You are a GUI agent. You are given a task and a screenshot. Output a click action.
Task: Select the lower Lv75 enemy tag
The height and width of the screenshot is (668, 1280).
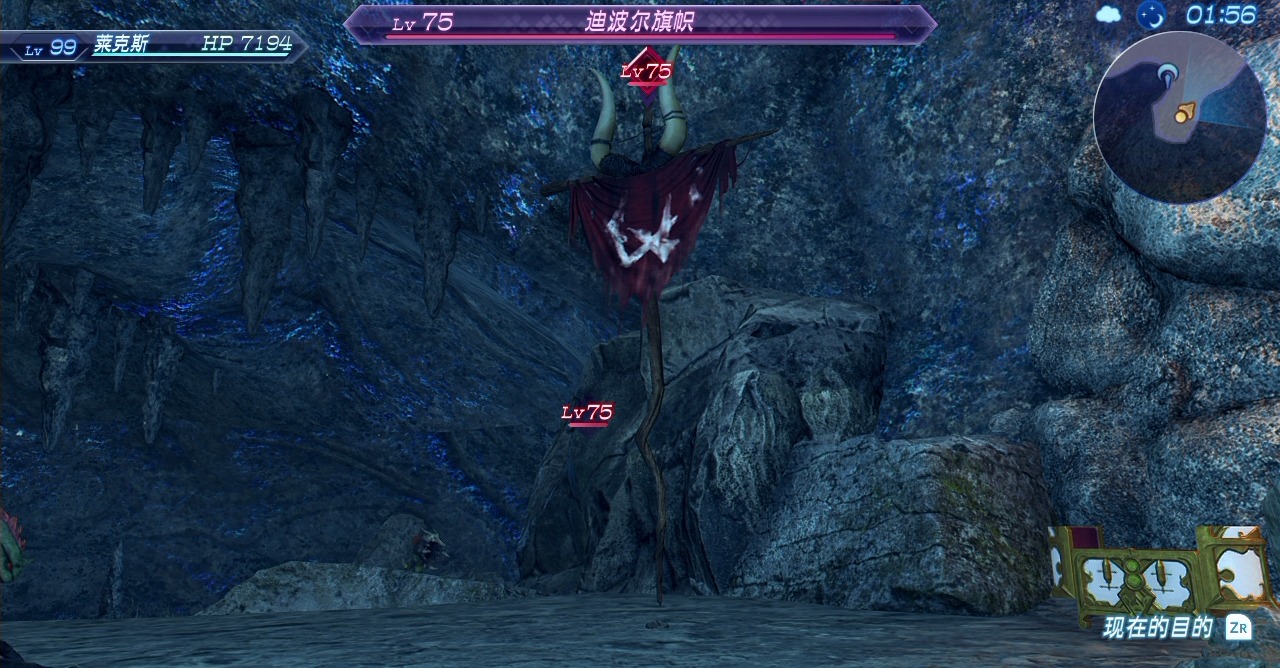click(587, 413)
